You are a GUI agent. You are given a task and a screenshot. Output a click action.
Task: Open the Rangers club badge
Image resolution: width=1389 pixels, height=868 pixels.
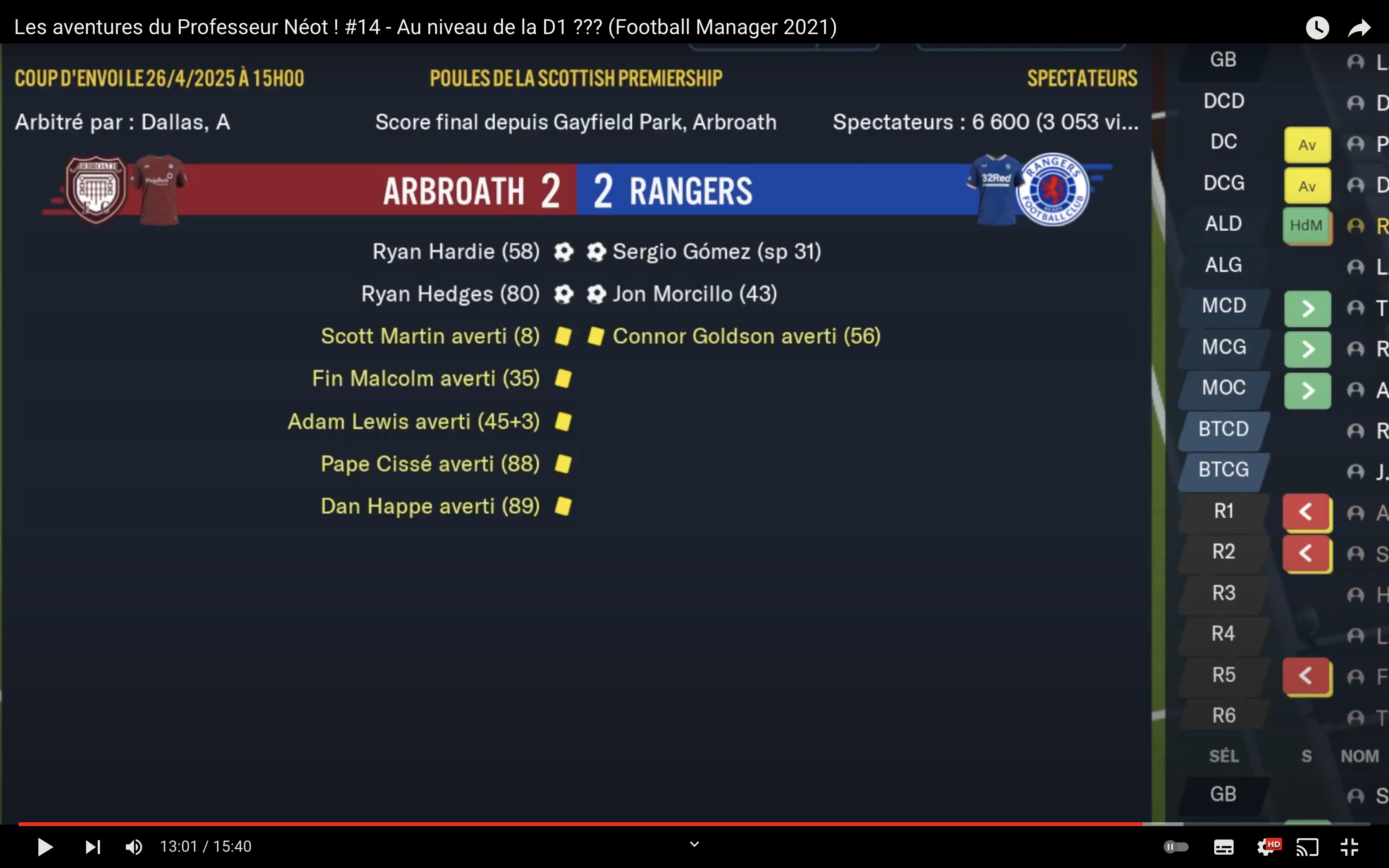(1052, 189)
